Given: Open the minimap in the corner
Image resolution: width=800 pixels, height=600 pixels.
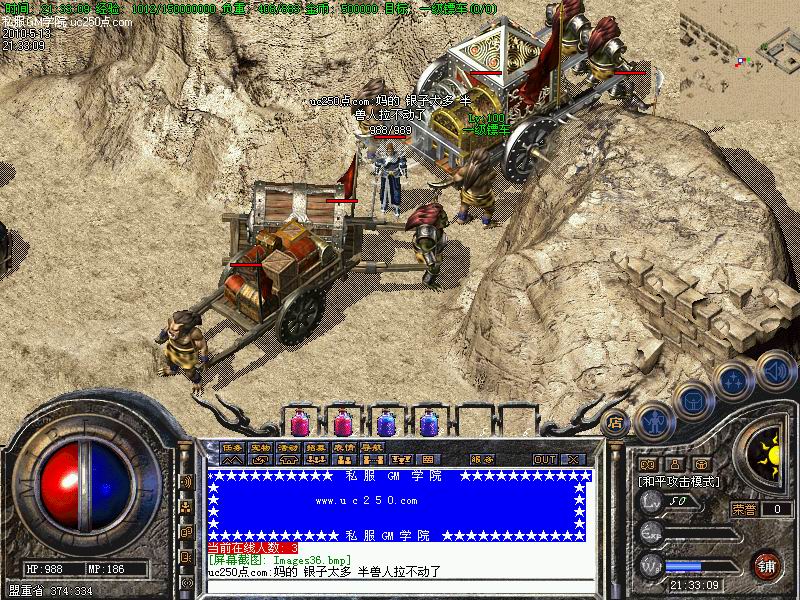Looking at the screenshot, I should point(739,38).
